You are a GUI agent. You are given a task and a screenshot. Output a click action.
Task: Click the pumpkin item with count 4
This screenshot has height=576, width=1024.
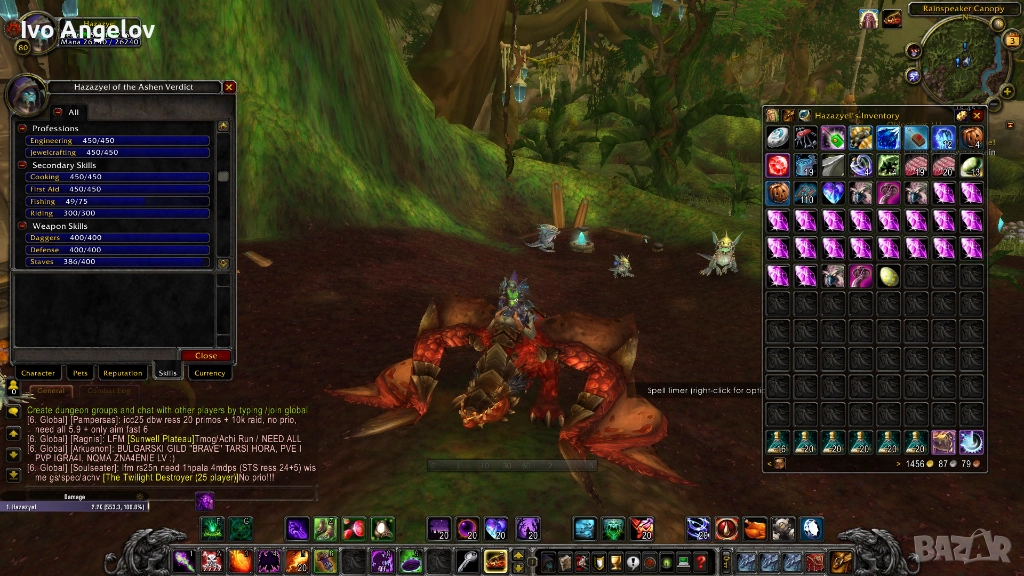click(972, 138)
